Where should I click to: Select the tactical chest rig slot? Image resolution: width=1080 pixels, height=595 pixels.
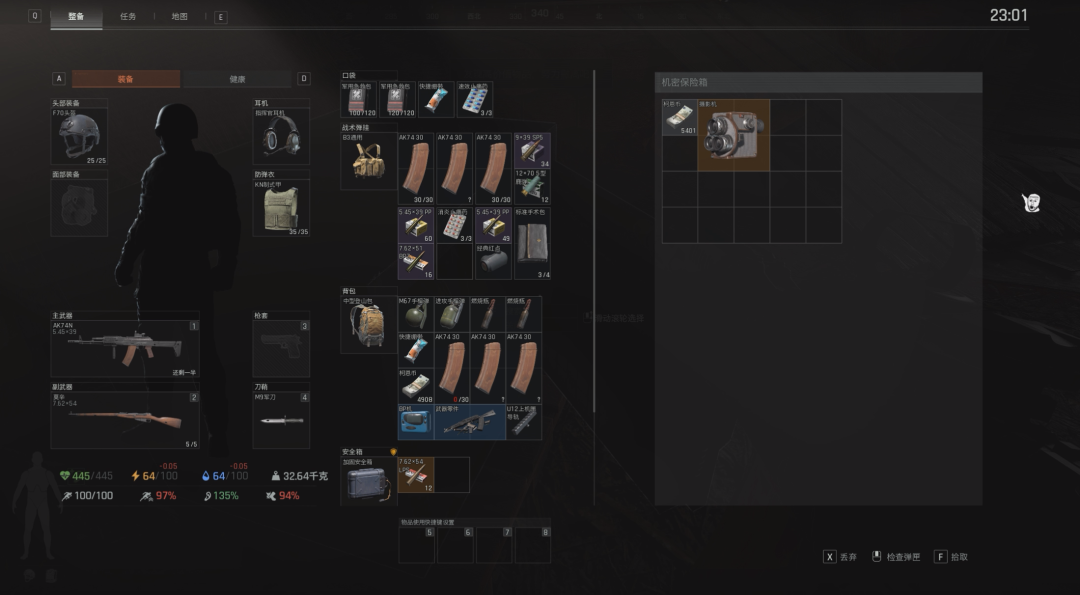pos(368,160)
